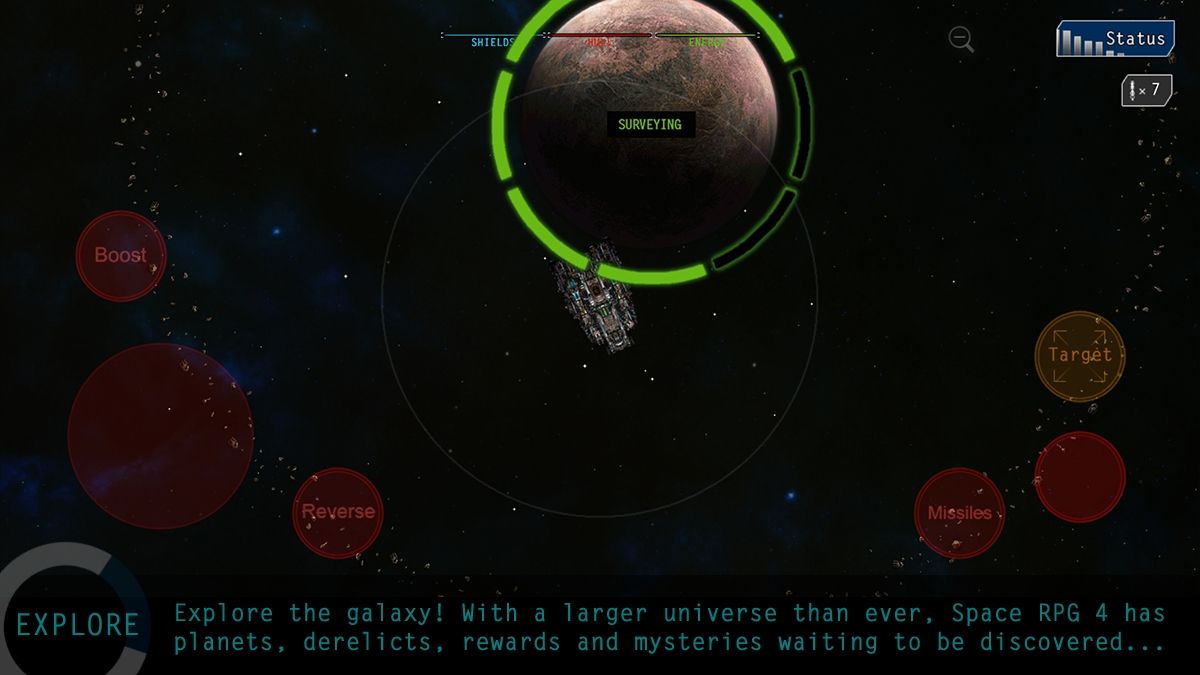Fire with the Missiles button
Screen dimensions: 1200x675
pyautogui.click(x=959, y=513)
